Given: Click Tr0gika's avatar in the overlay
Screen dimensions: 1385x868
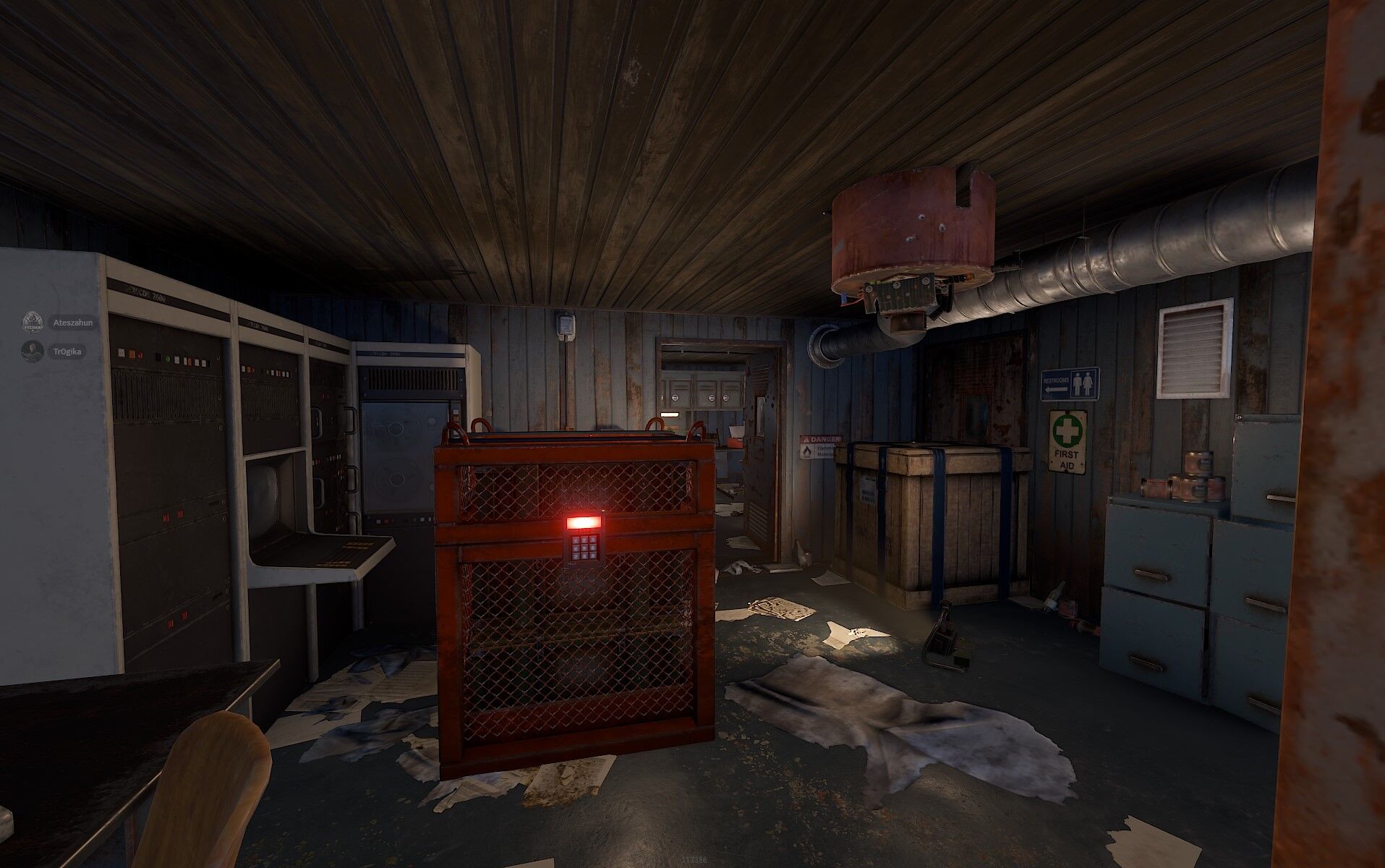Looking at the screenshot, I should click(x=33, y=352).
